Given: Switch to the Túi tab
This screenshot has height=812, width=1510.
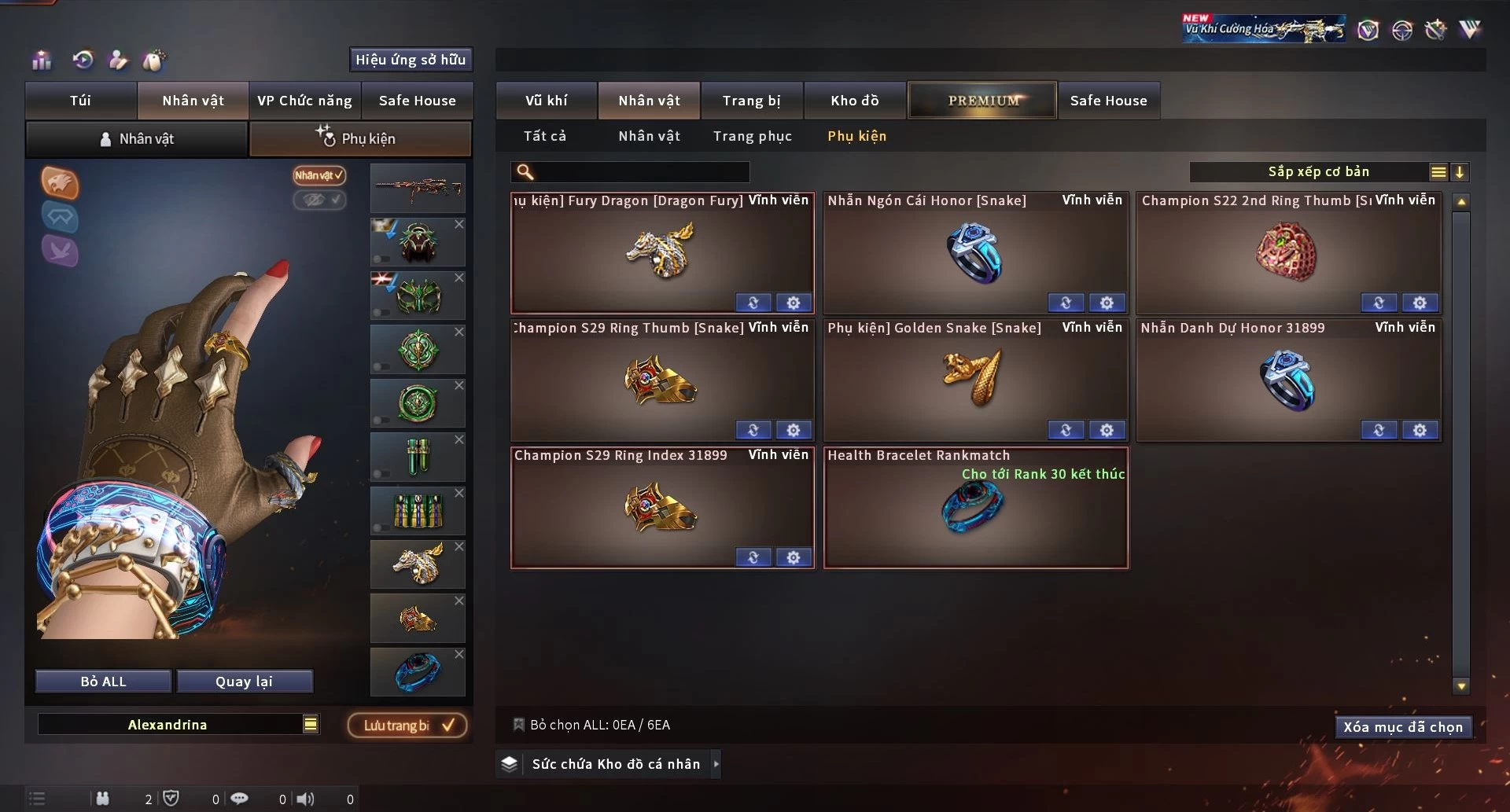Looking at the screenshot, I should 80,101.
